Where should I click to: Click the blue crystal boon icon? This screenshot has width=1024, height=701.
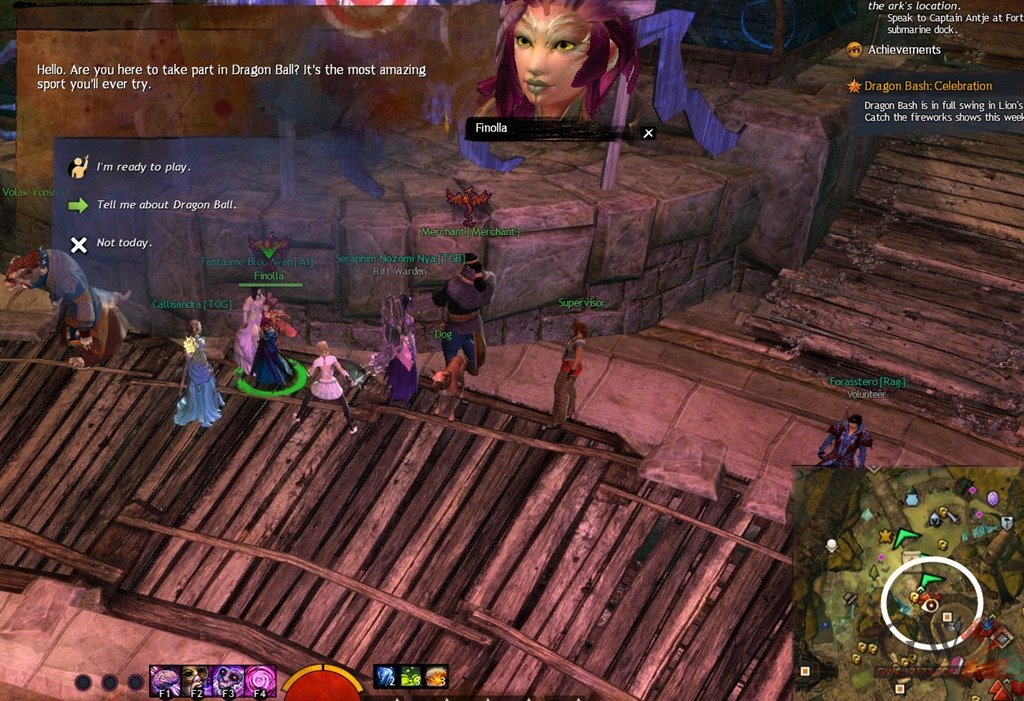(x=386, y=677)
